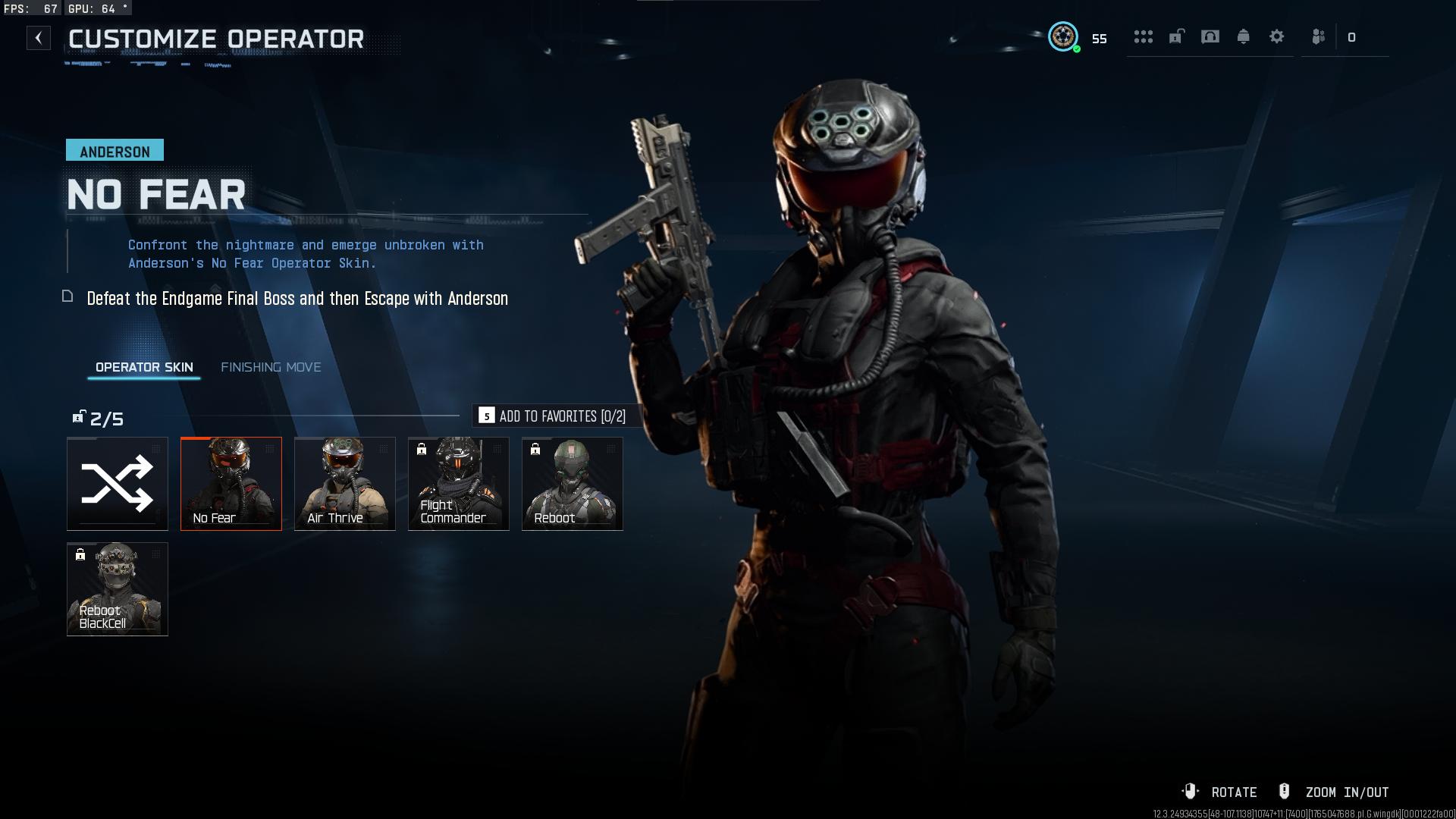
Task: Open the player rank emblem profile
Action: pyautogui.click(x=1063, y=36)
